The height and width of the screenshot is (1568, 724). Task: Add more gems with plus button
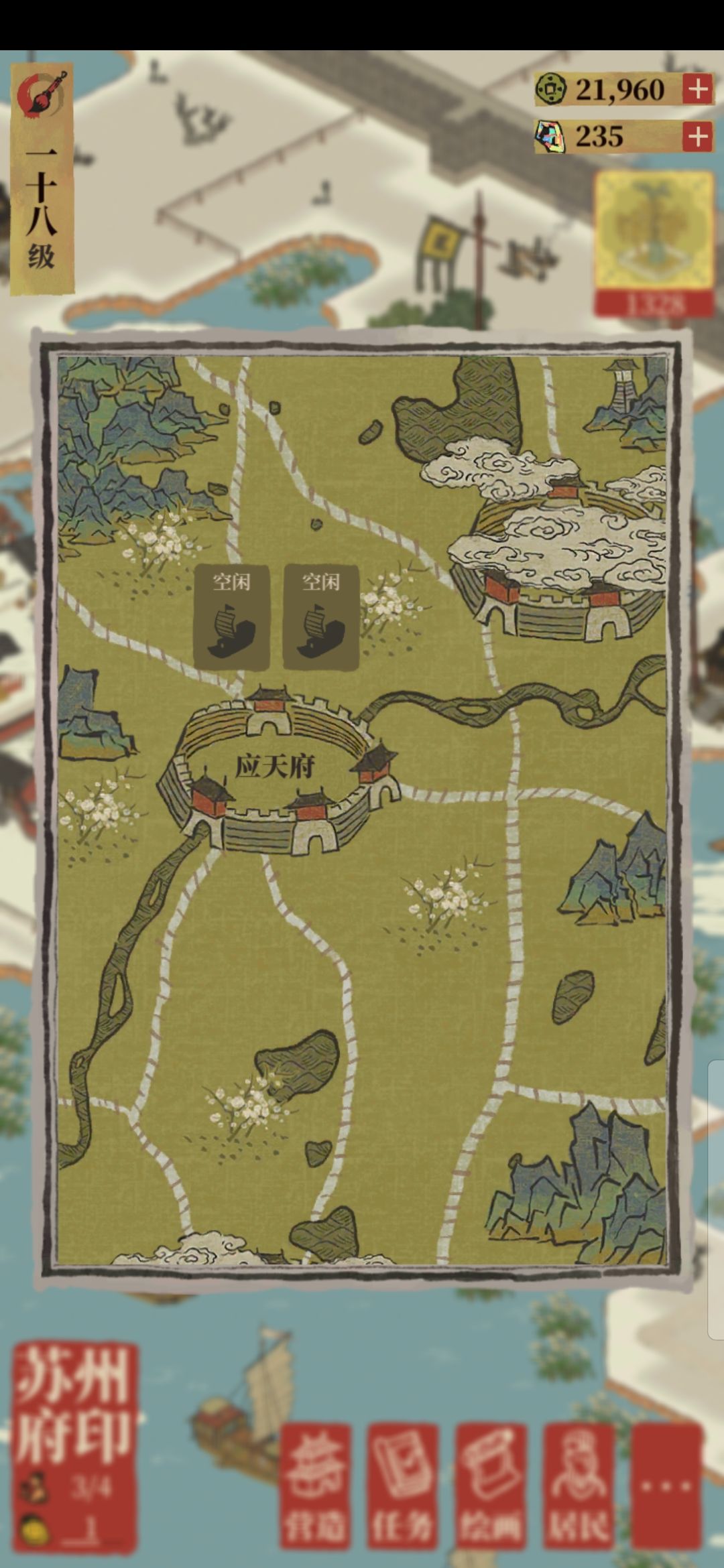pos(697,137)
